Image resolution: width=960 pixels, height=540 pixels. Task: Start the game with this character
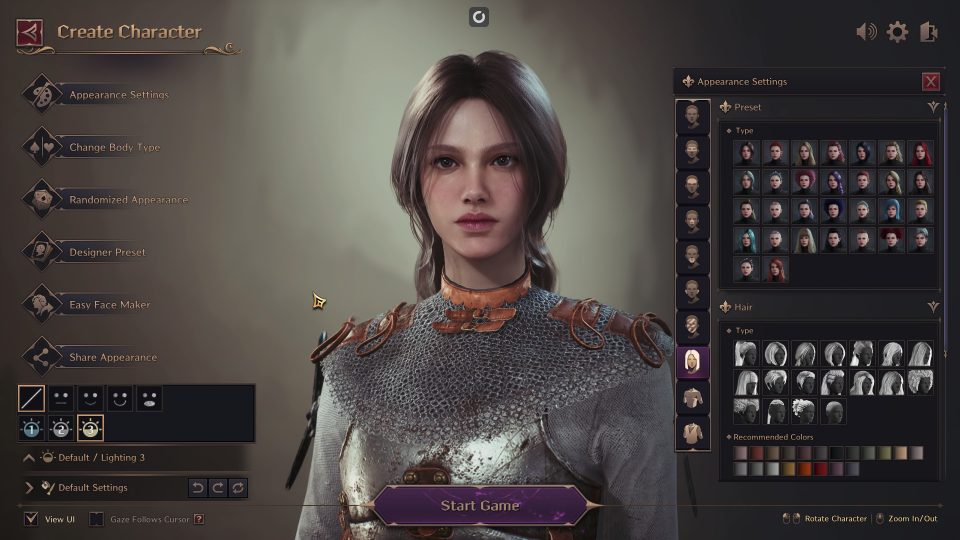480,505
